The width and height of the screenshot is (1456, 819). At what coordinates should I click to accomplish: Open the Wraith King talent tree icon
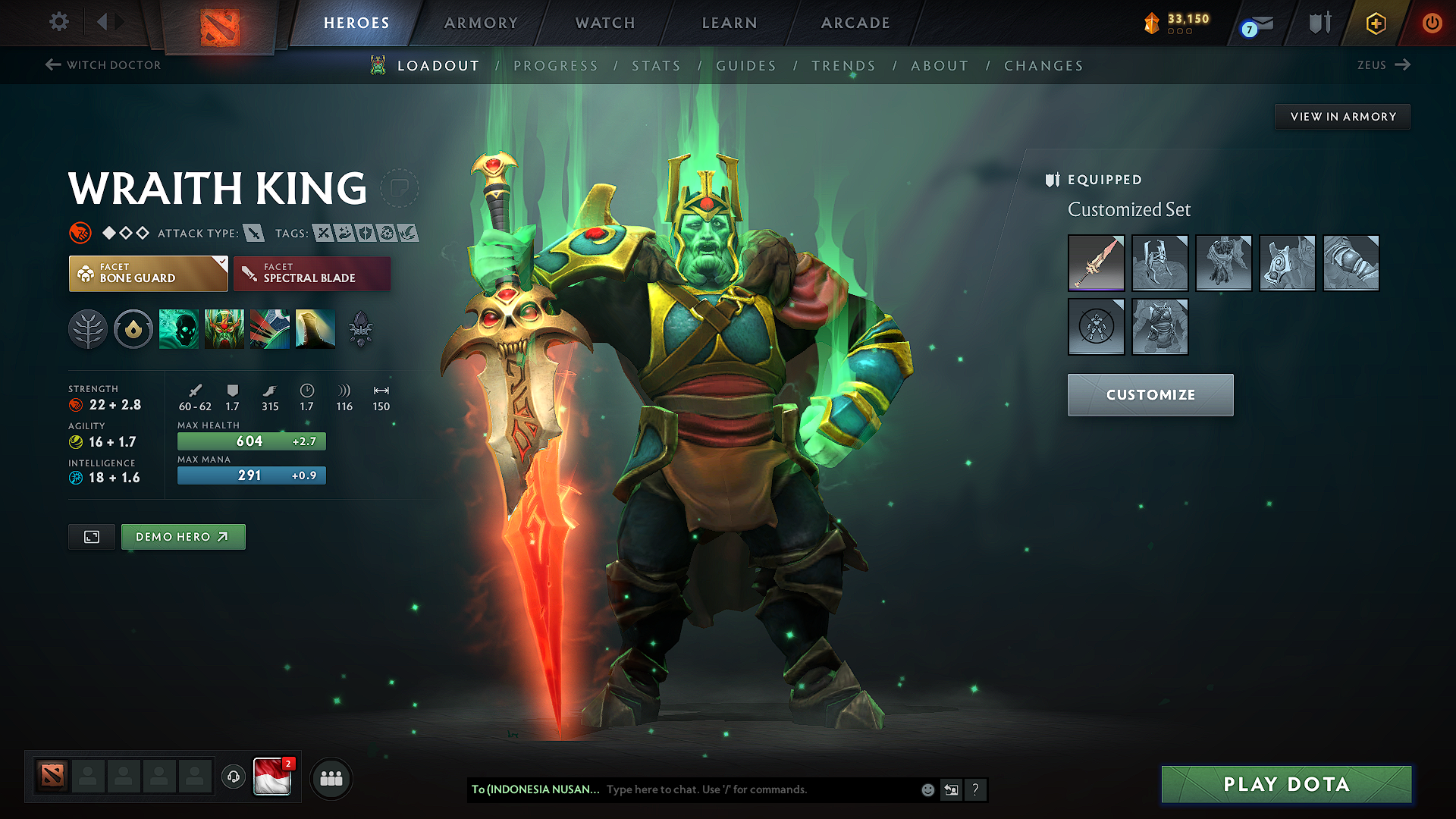click(x=88, y=328)
